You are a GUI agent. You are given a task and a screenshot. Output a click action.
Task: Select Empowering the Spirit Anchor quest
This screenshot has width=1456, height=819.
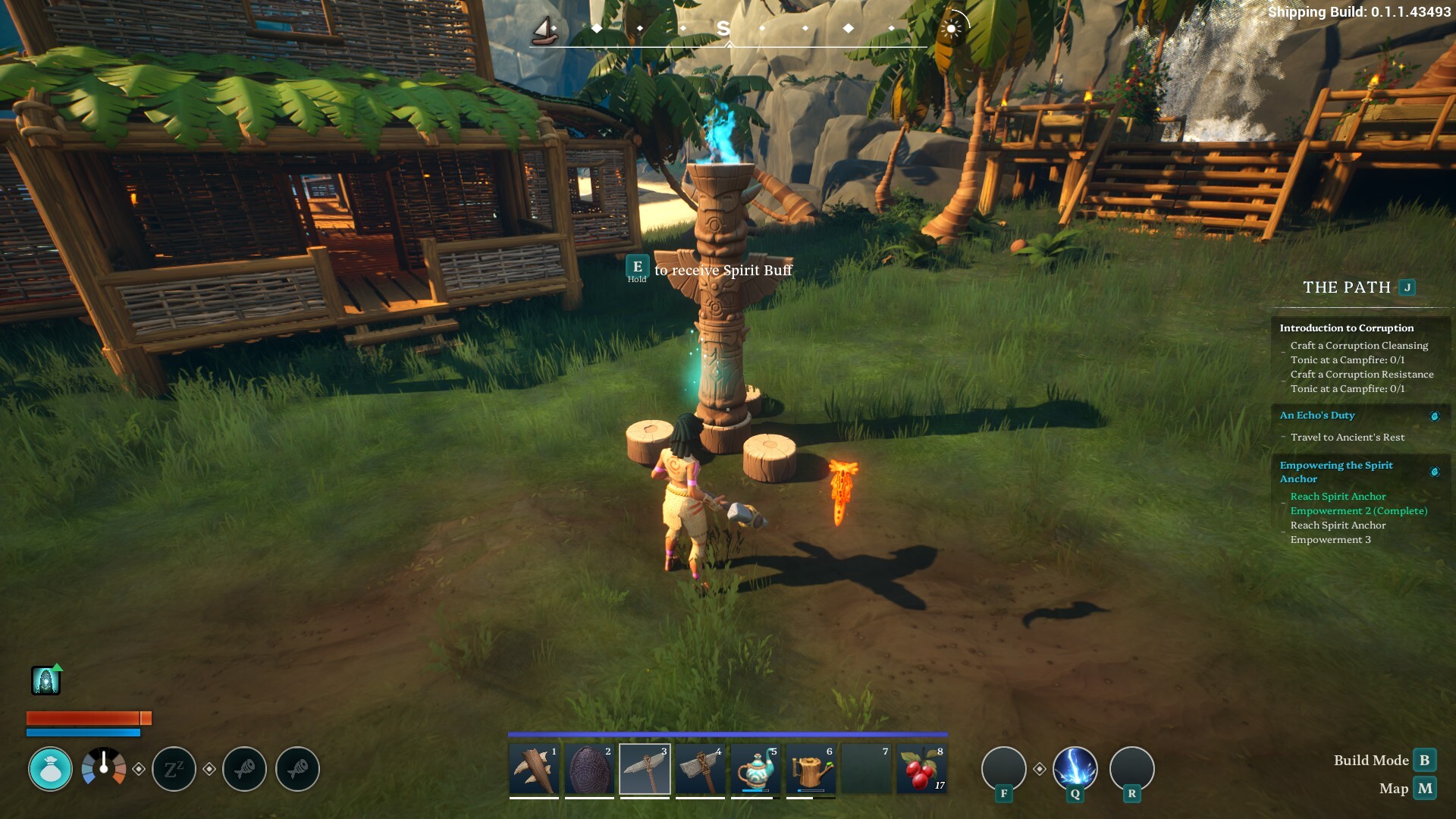tap(1335, 472)
